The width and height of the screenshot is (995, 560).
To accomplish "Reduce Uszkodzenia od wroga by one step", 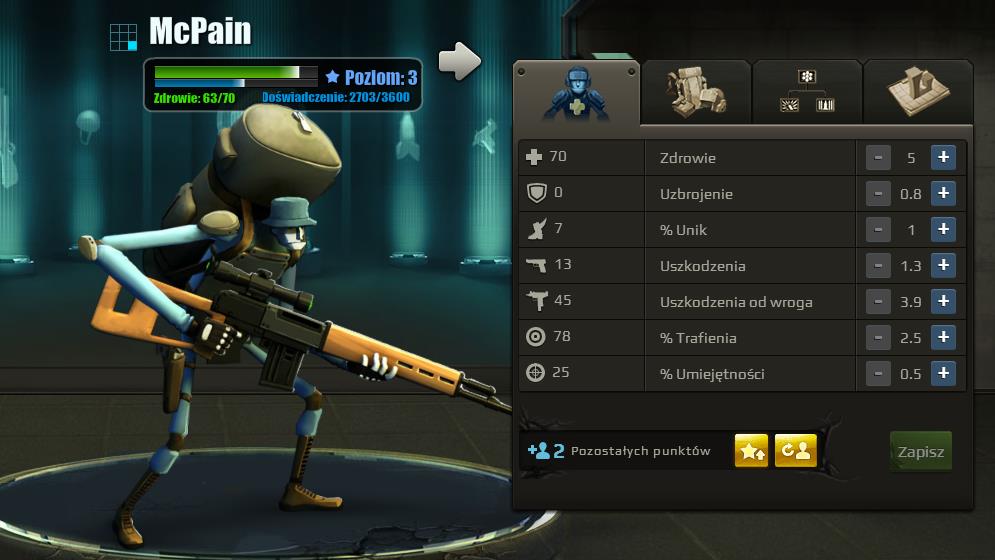I will click(877, 302).
